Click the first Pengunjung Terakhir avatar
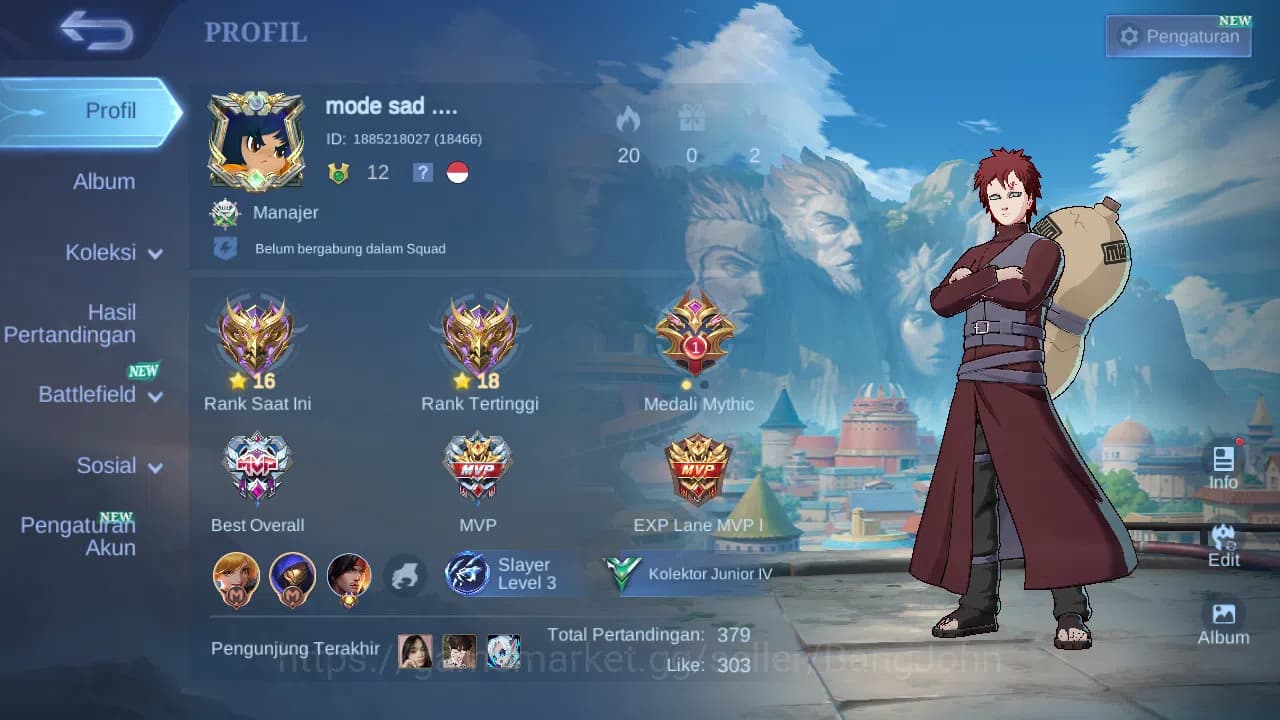This screenshot has height=720, width=1280. coord(416,649)
